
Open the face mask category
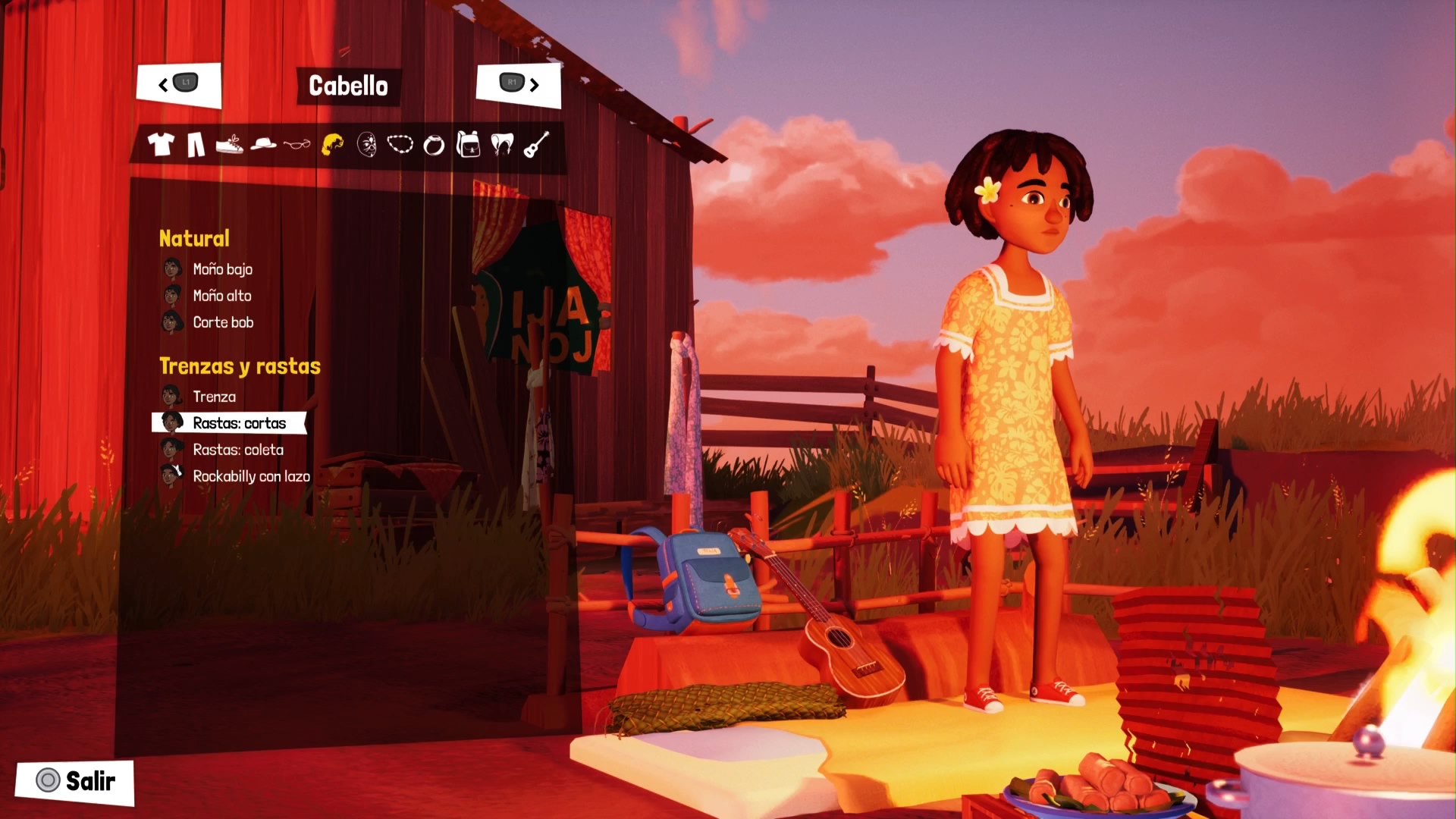[367, 144]
